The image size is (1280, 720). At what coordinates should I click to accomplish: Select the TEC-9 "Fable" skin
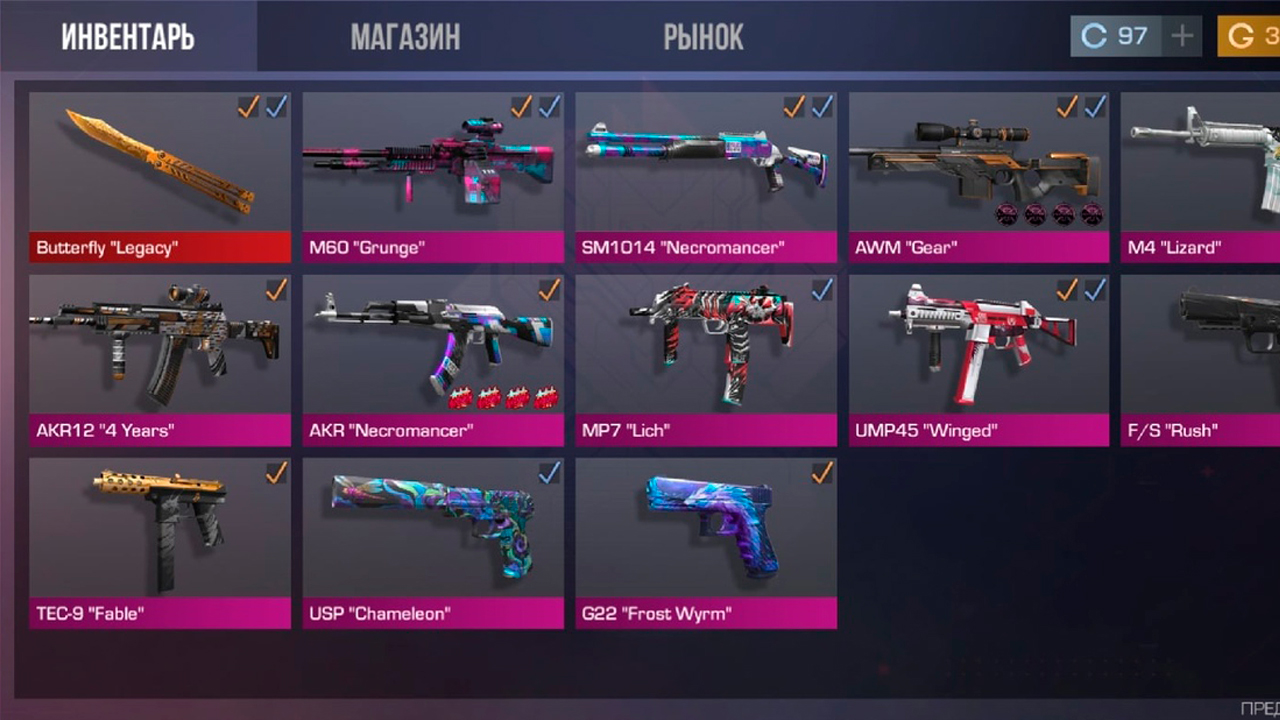160,543
